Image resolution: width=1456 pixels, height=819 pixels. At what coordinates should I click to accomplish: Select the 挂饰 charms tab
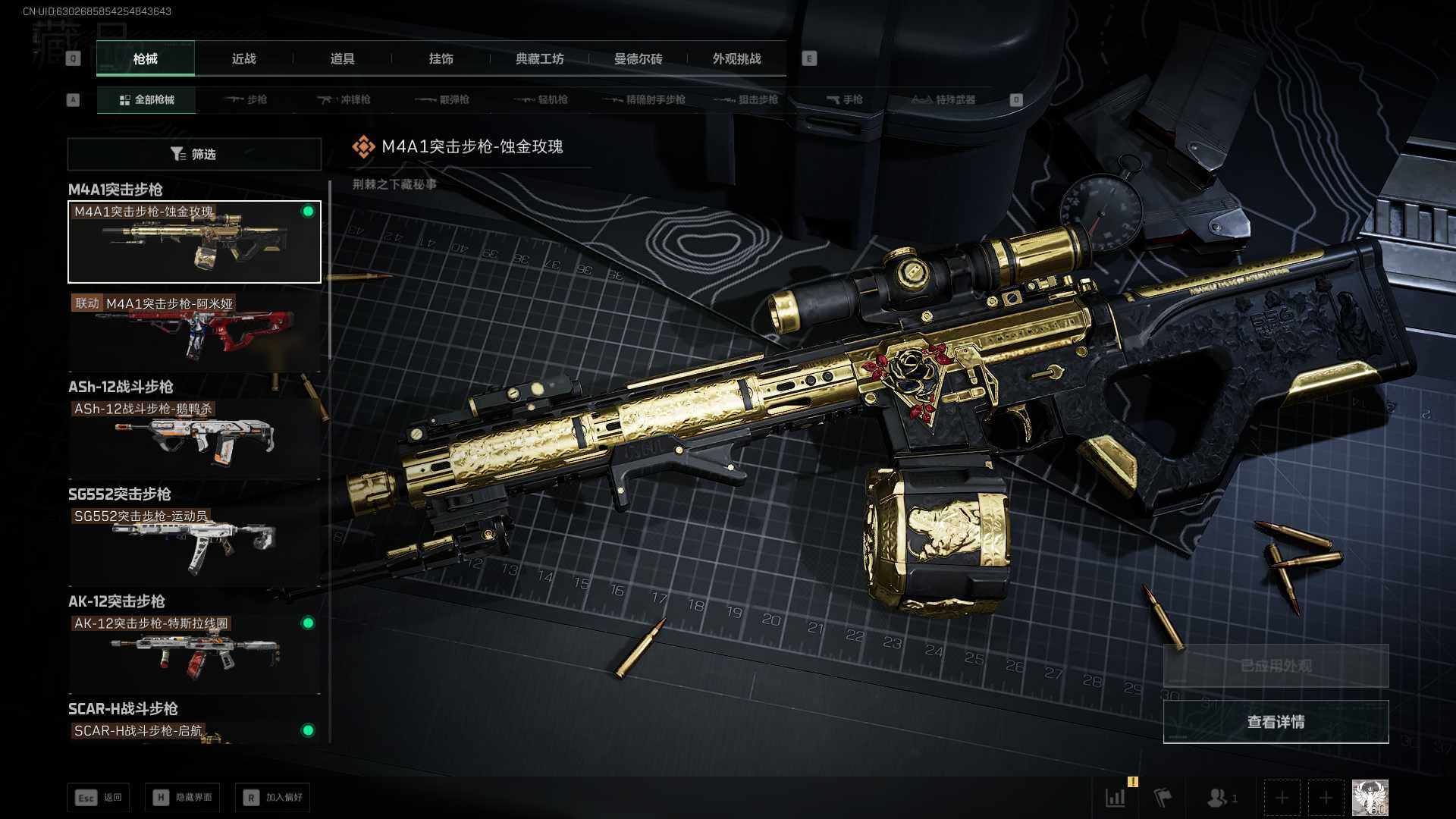441,58
